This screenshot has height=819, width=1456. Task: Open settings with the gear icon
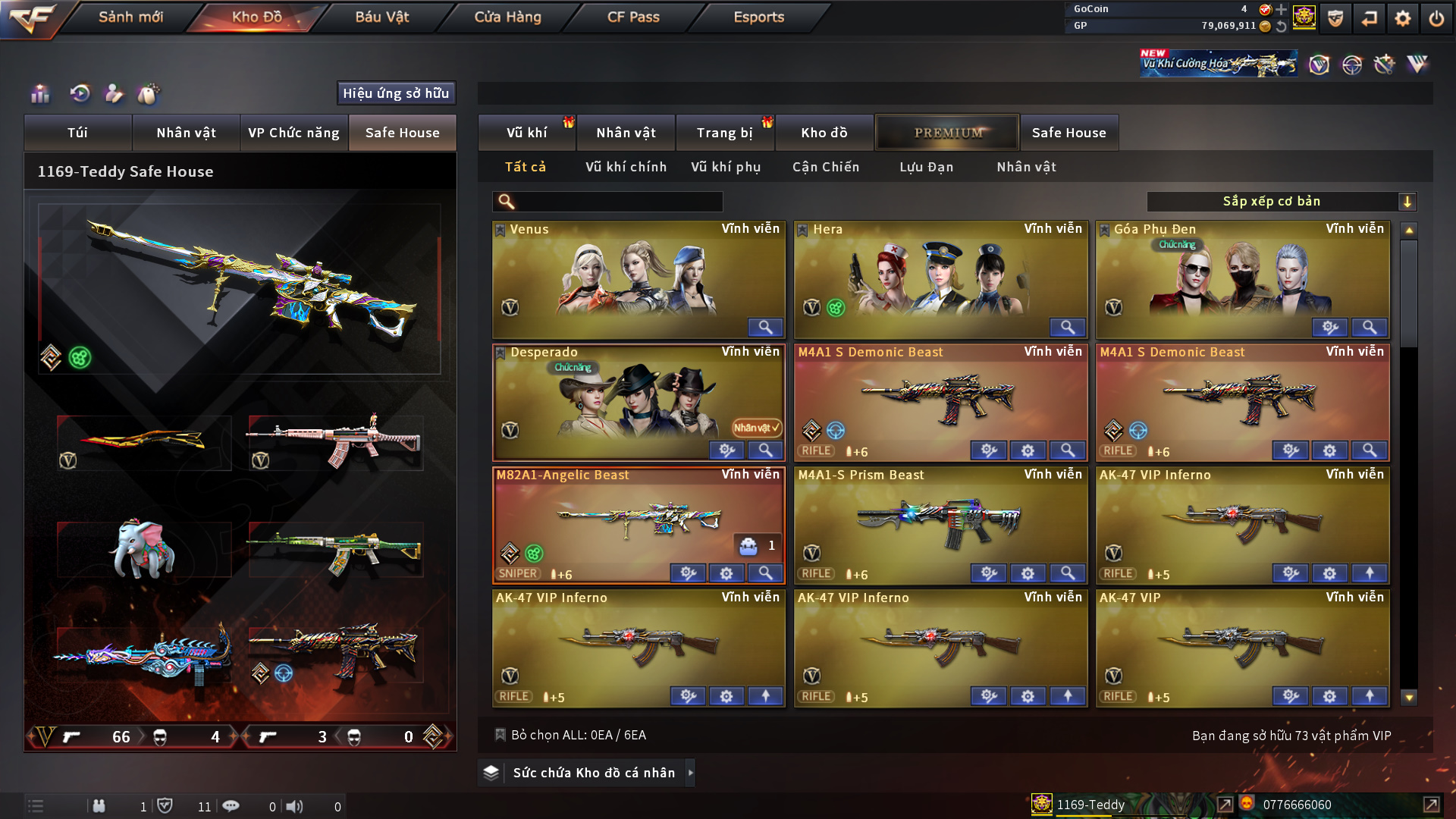pyautogui.click(x=1402, y=18)
